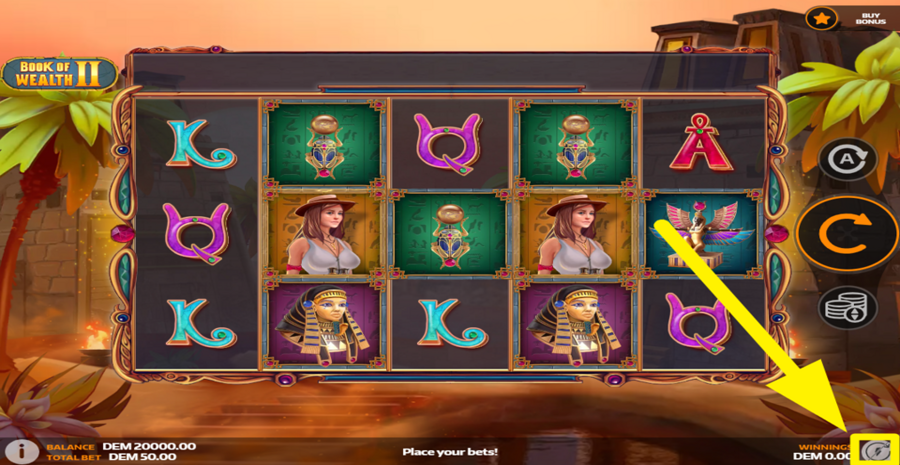Enable autoplay spins
This screenshot has width=900, height=465.
tap(848, 159)
